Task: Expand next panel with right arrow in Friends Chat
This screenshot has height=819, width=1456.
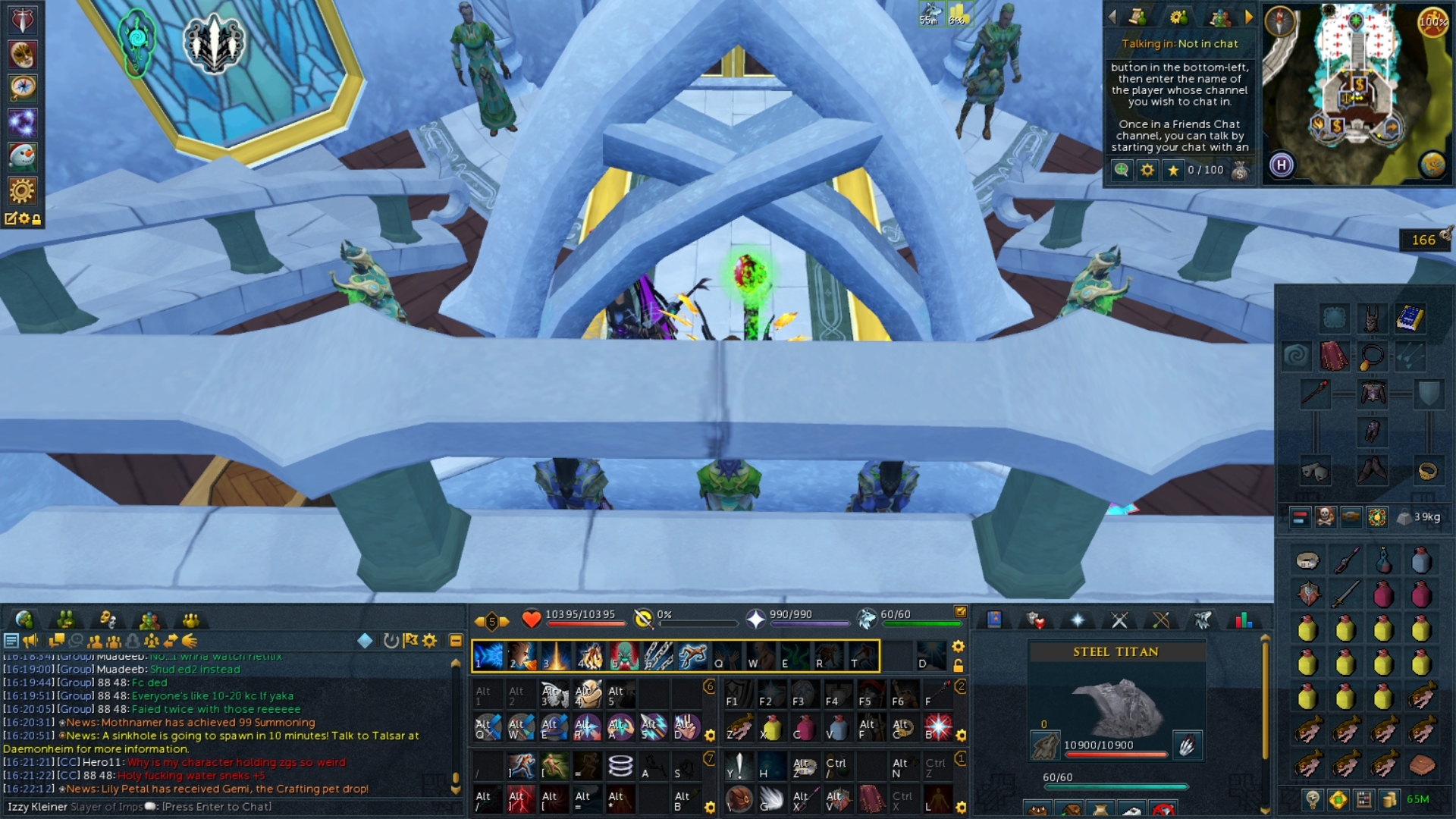Action: click(1249, 17)
